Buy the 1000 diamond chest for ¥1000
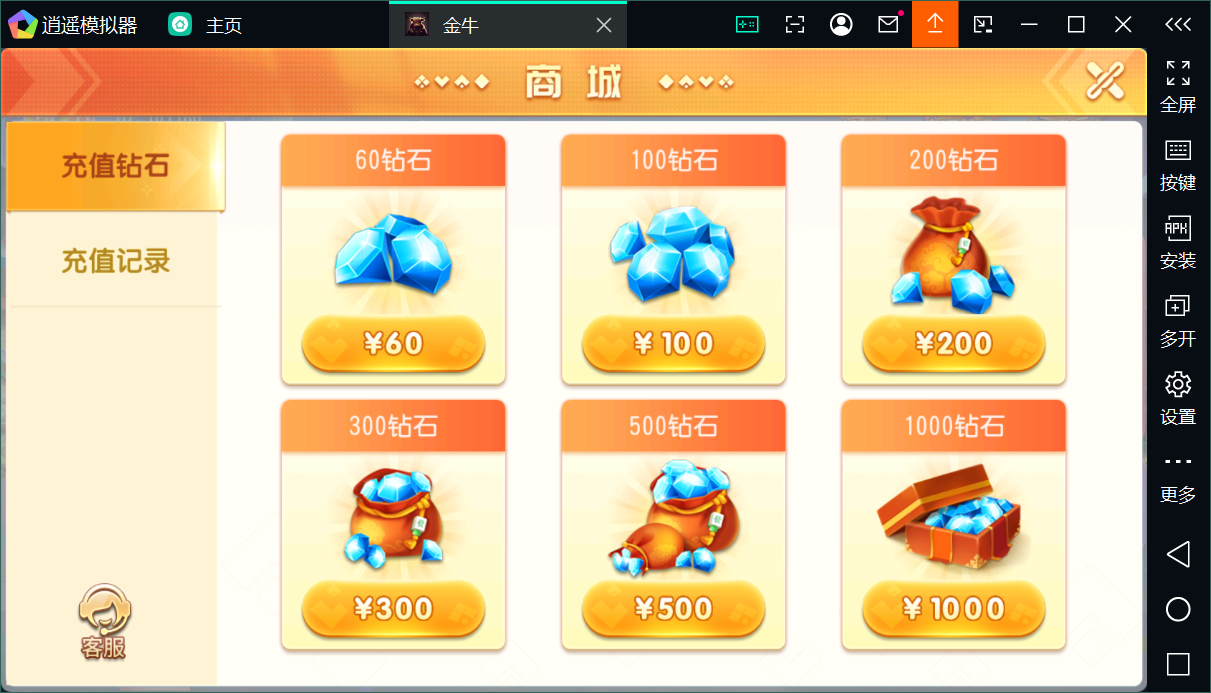This screenshot has width=1211, height=693. [x=953, y=608]
